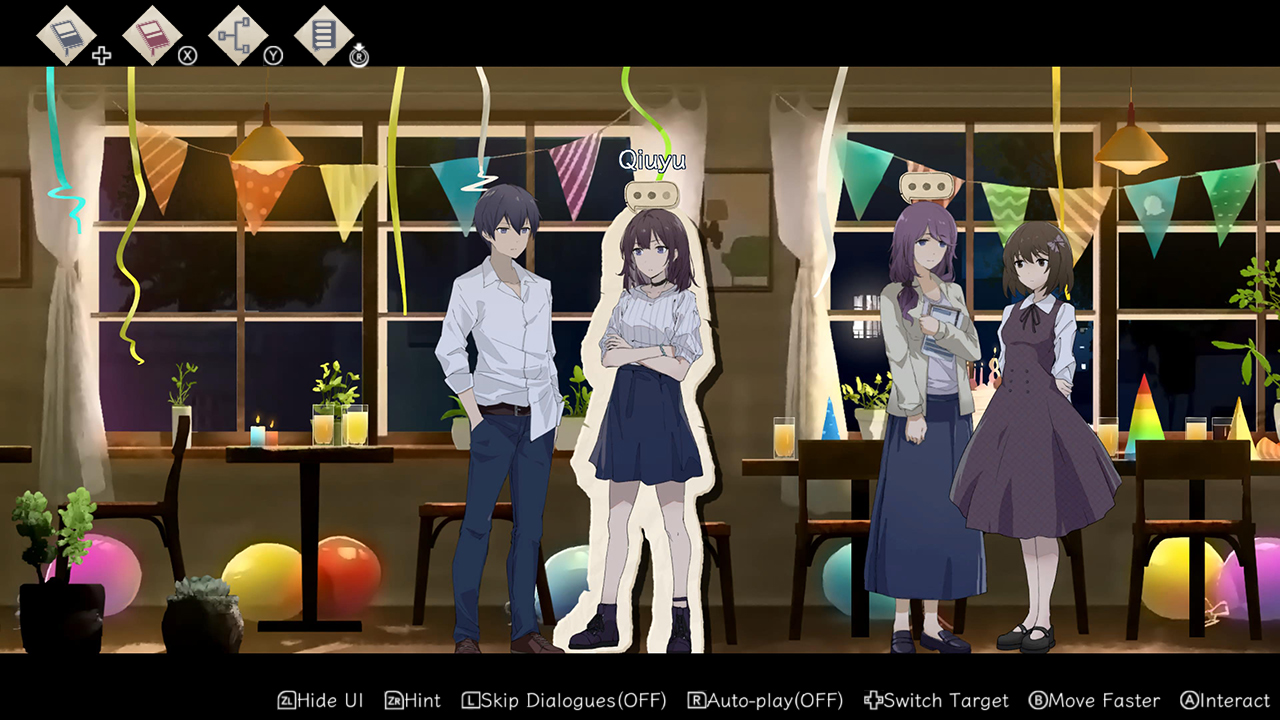1280x720 pixels.
Task: Select Switch Target in the bottom bar
Action: coord(936,701)
